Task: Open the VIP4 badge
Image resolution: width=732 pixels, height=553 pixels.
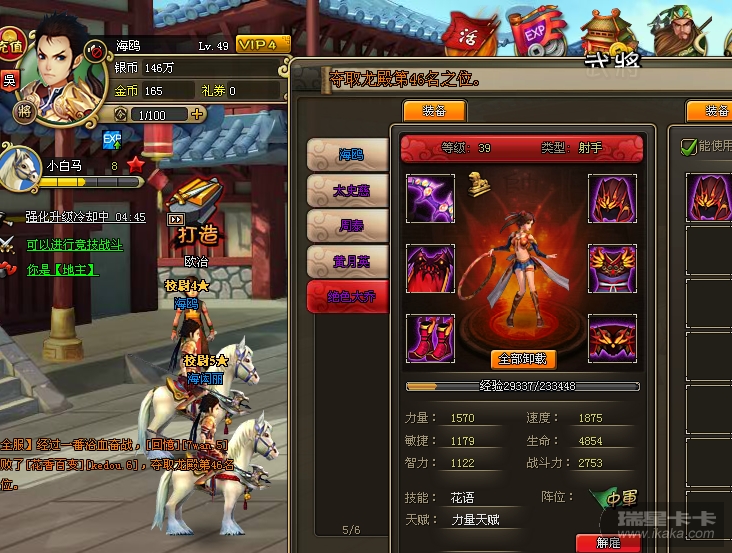Action: (x=263, y=45)
